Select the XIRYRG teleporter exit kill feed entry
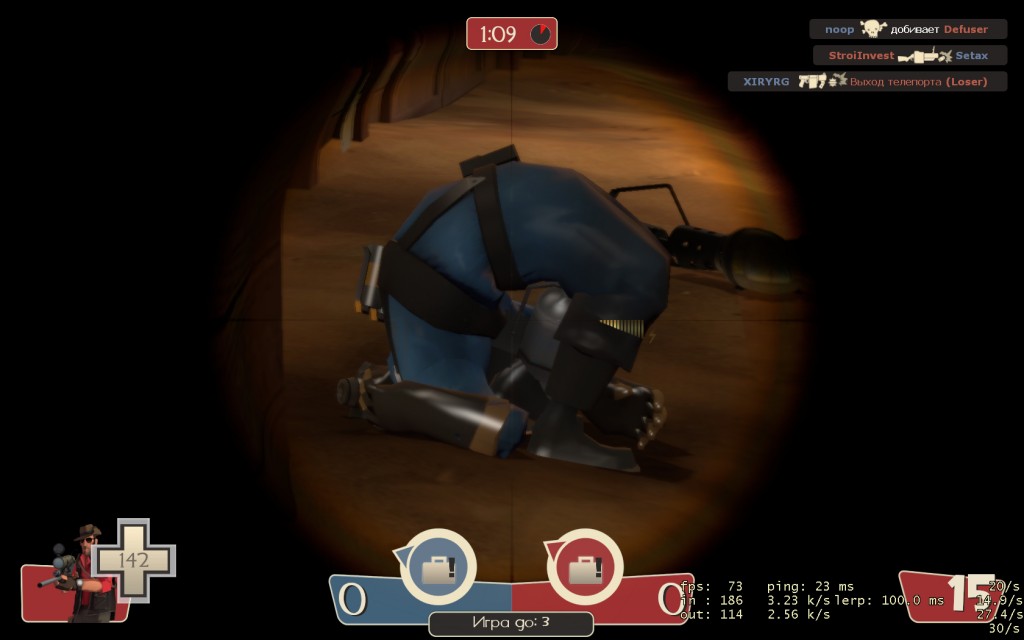This screenshot has width=1024, height=640. pyautogui.click(x=866, y=82)
